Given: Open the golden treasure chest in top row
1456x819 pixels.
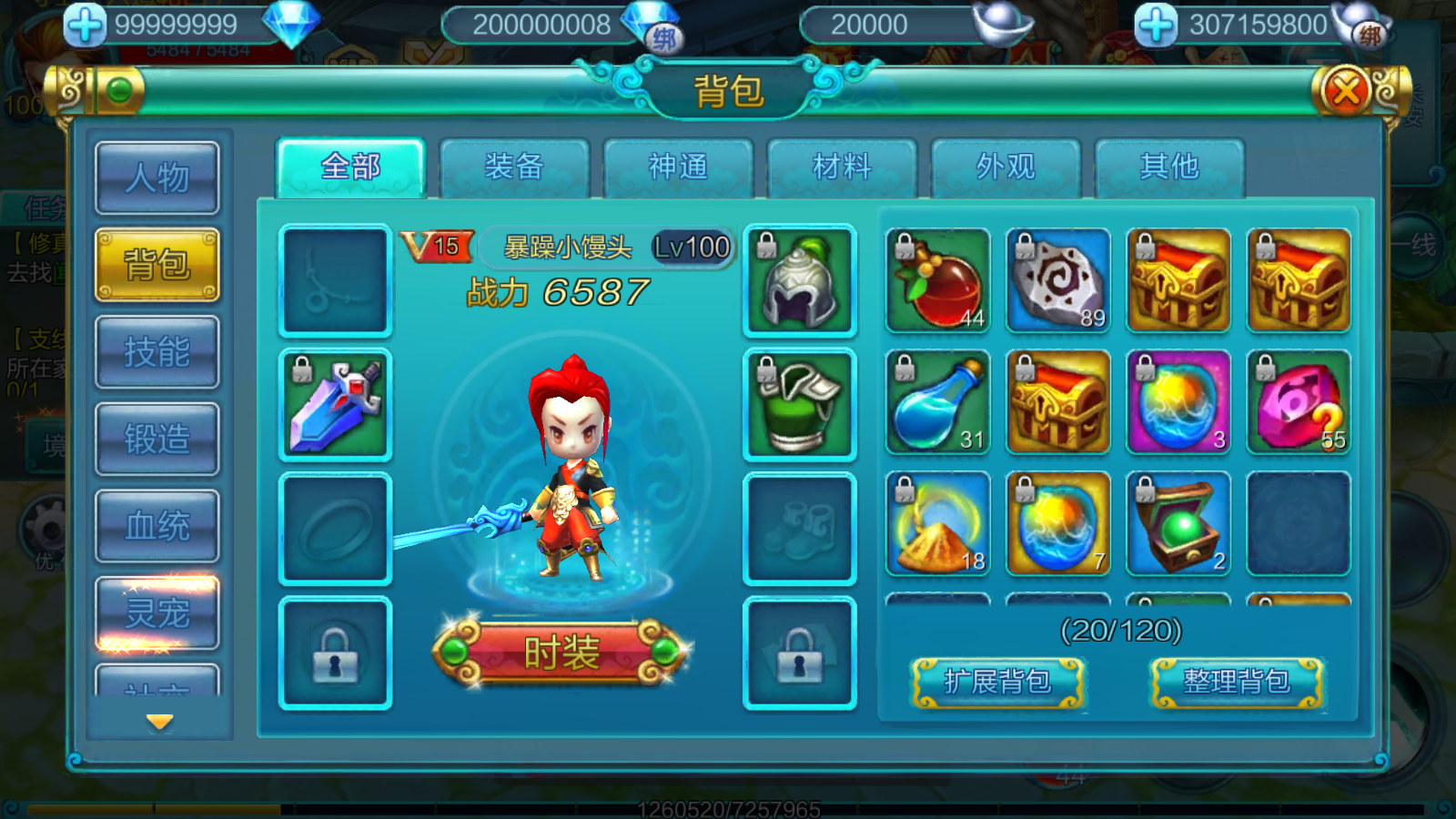Looking at the screenshot, I should point(1177,280).
